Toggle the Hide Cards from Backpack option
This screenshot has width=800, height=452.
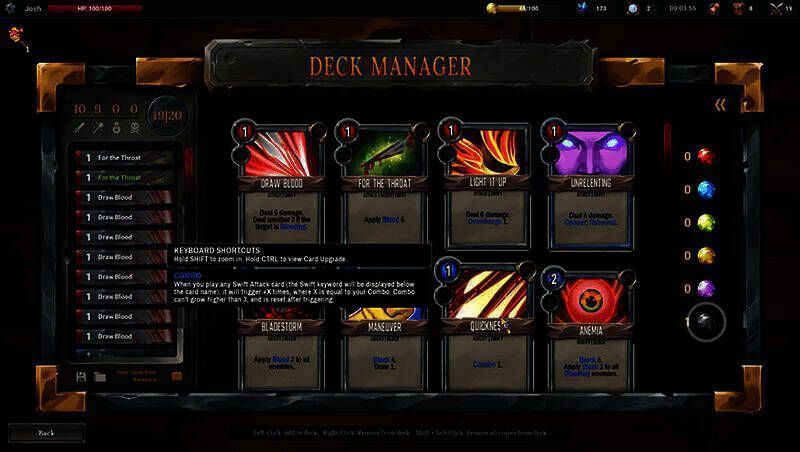click(177, 376)
